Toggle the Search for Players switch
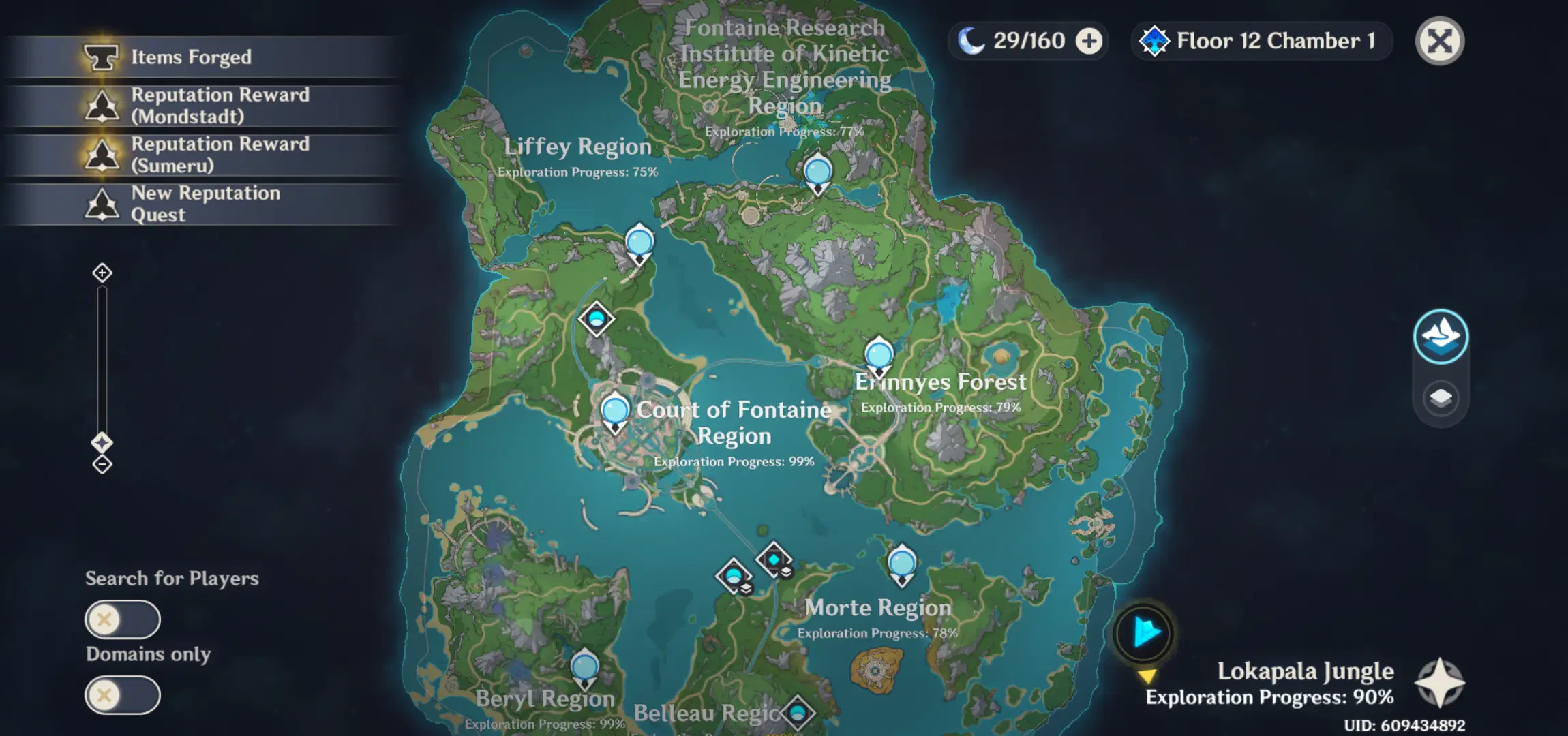The height and width of the screenshot is (736, 1568). tap(122, 620)
